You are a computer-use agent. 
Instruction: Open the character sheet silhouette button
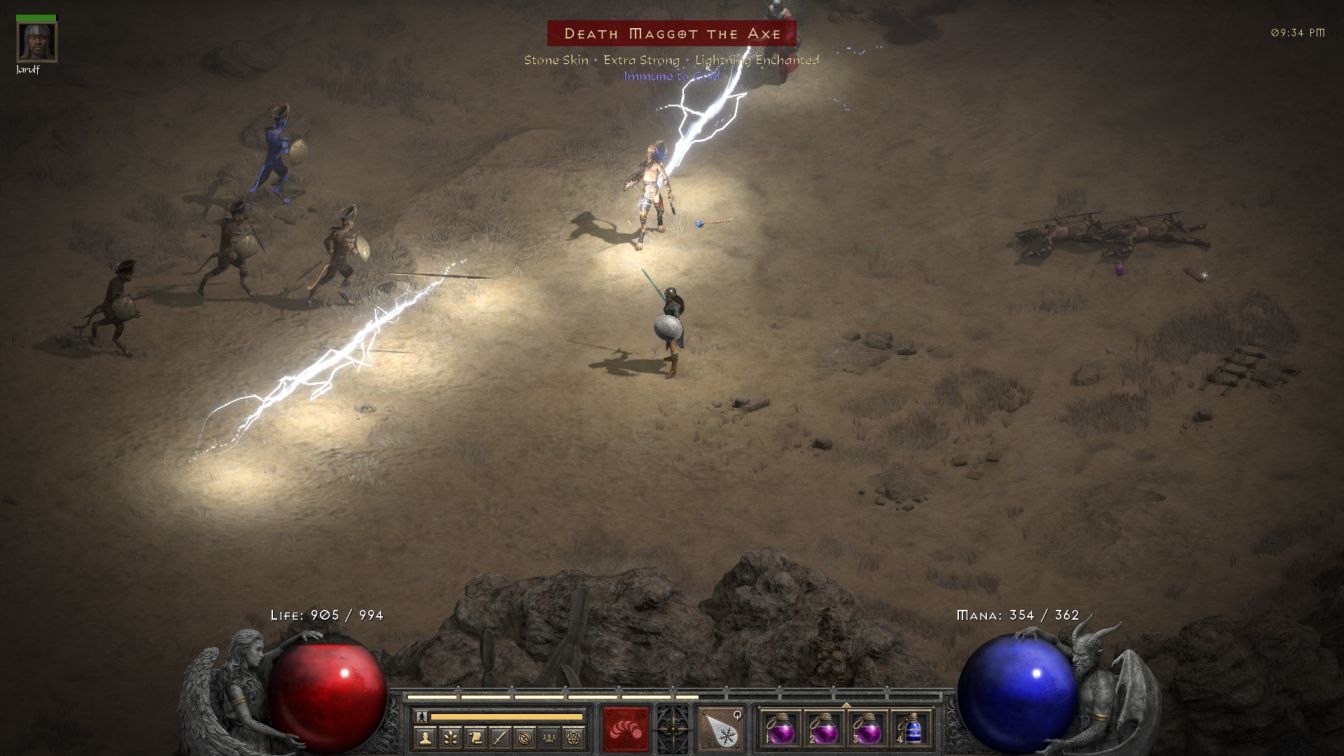(425, 737)
